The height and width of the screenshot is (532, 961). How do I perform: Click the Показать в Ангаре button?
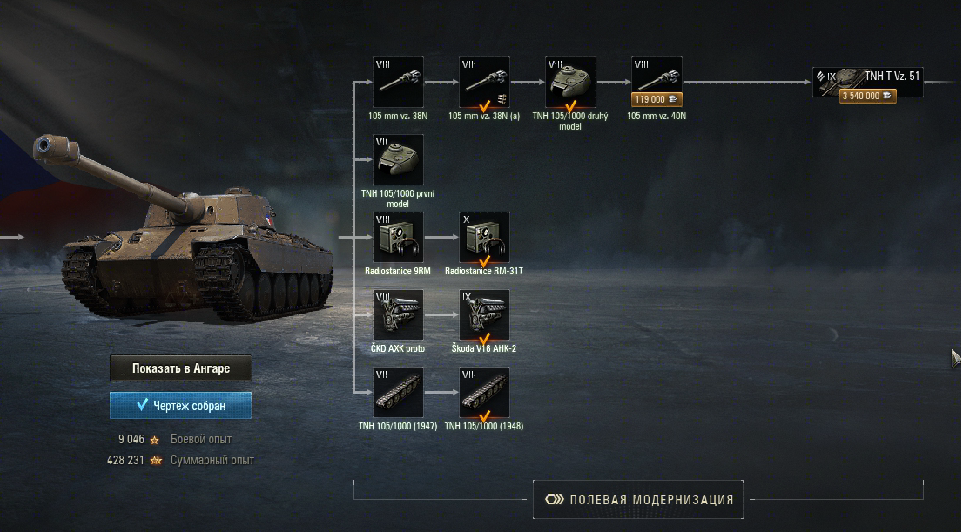pyautogui.click(x=180, y=369)
